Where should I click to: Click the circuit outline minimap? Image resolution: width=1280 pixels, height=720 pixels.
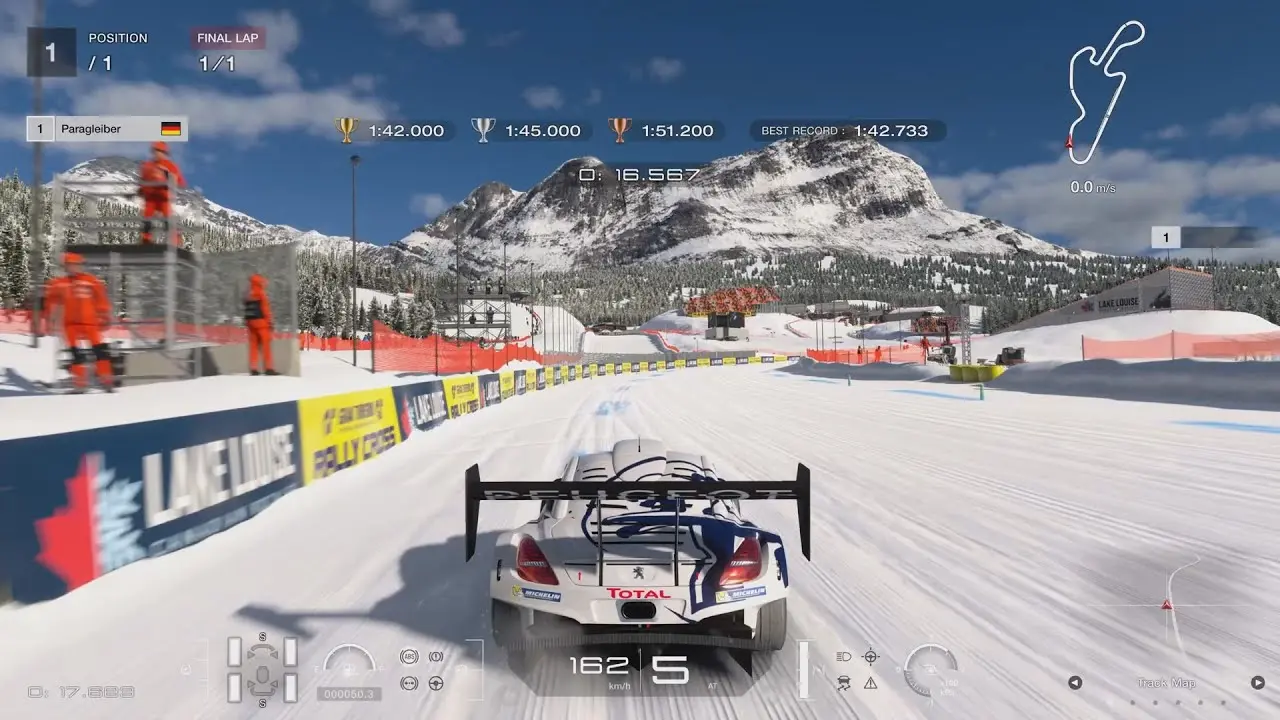point(1103,90)
